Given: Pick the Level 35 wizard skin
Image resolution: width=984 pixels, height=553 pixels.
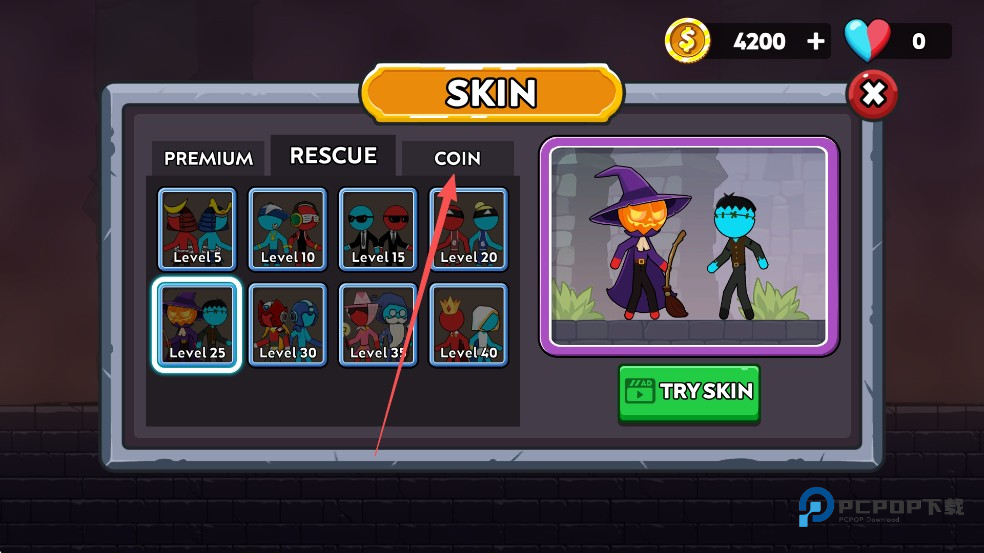Looking at the screenshot, I should 378,325.
